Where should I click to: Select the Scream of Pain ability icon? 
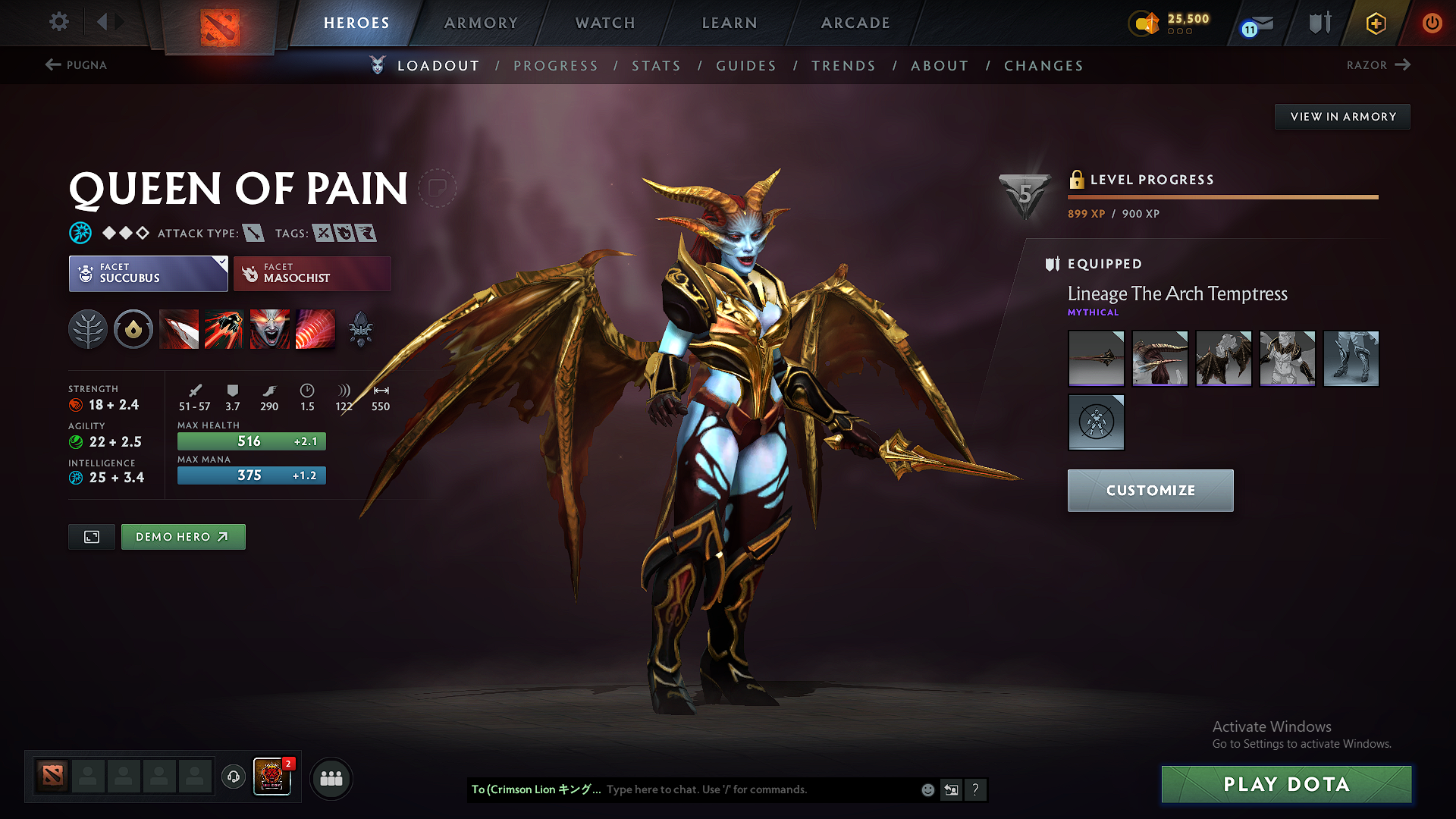(x=270, y=329)
